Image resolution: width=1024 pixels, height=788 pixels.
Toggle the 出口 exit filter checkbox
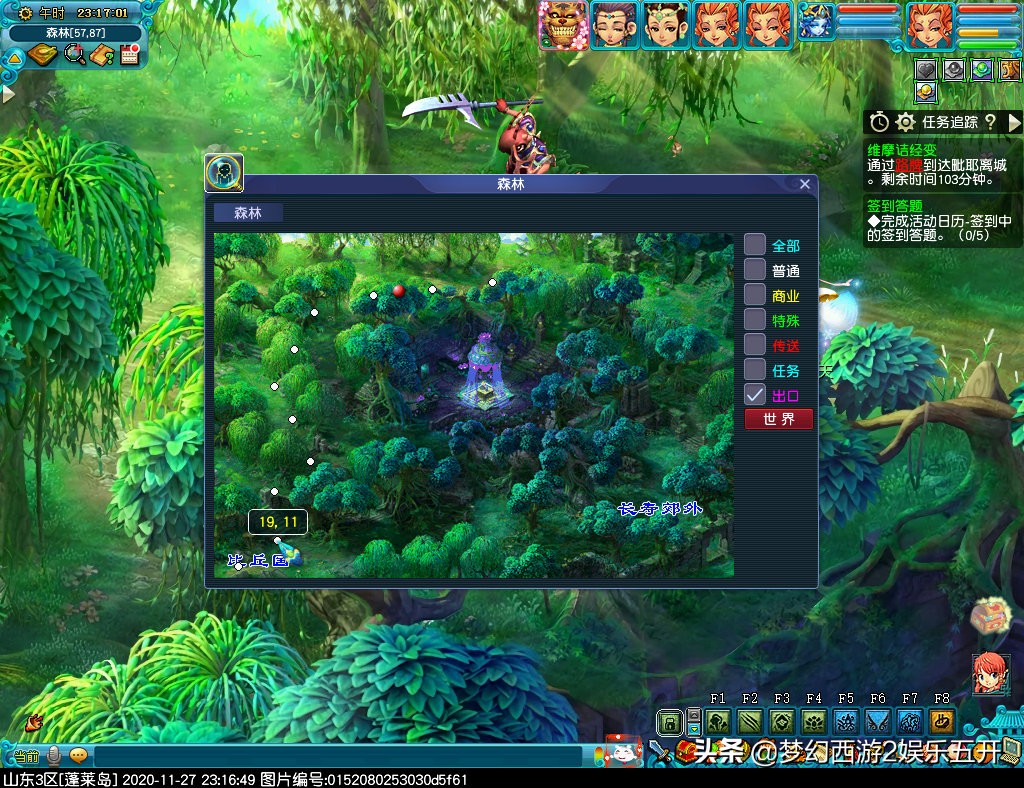point(755,395)
